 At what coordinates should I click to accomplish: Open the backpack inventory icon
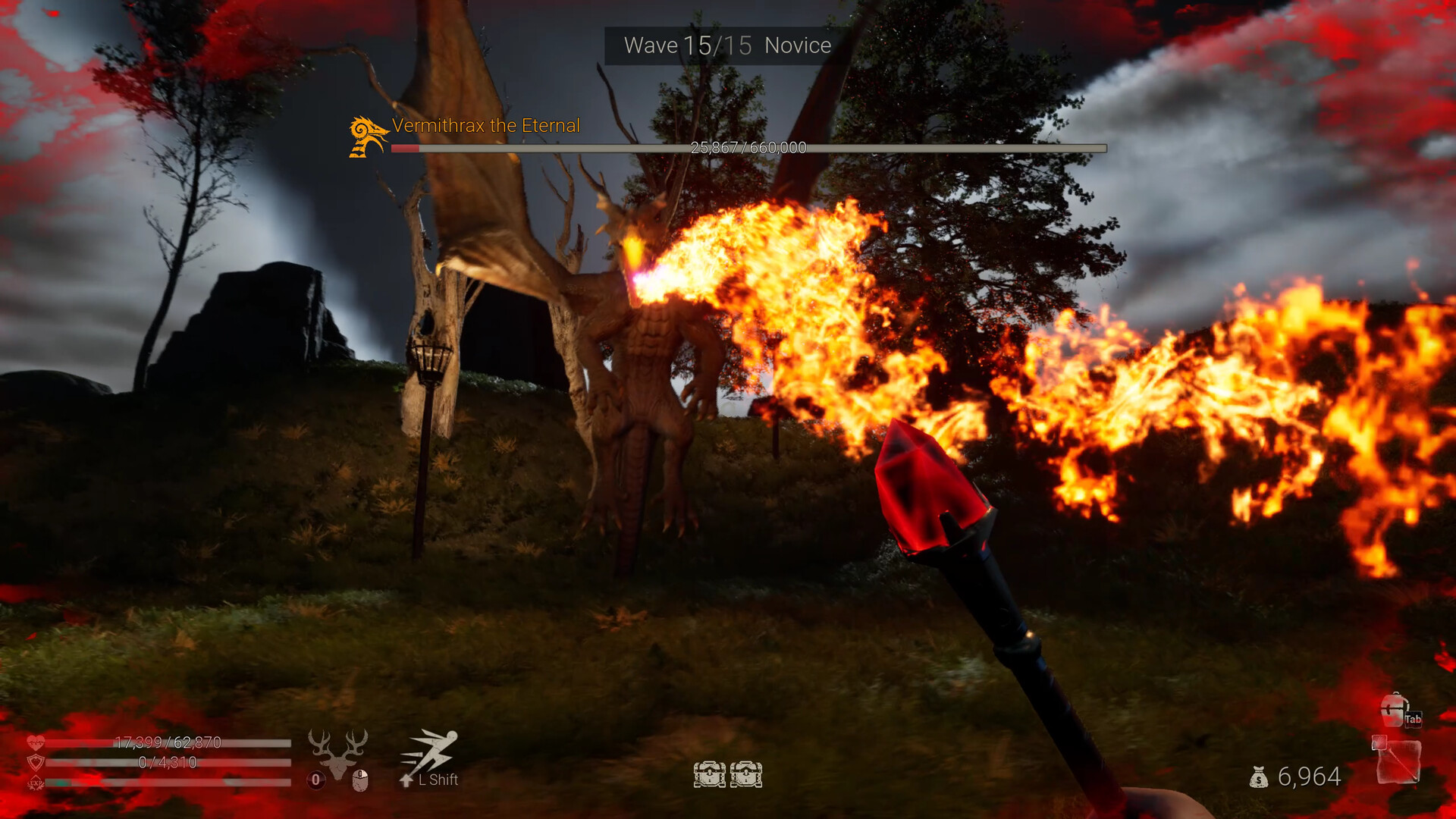(x=1394, y=710)
